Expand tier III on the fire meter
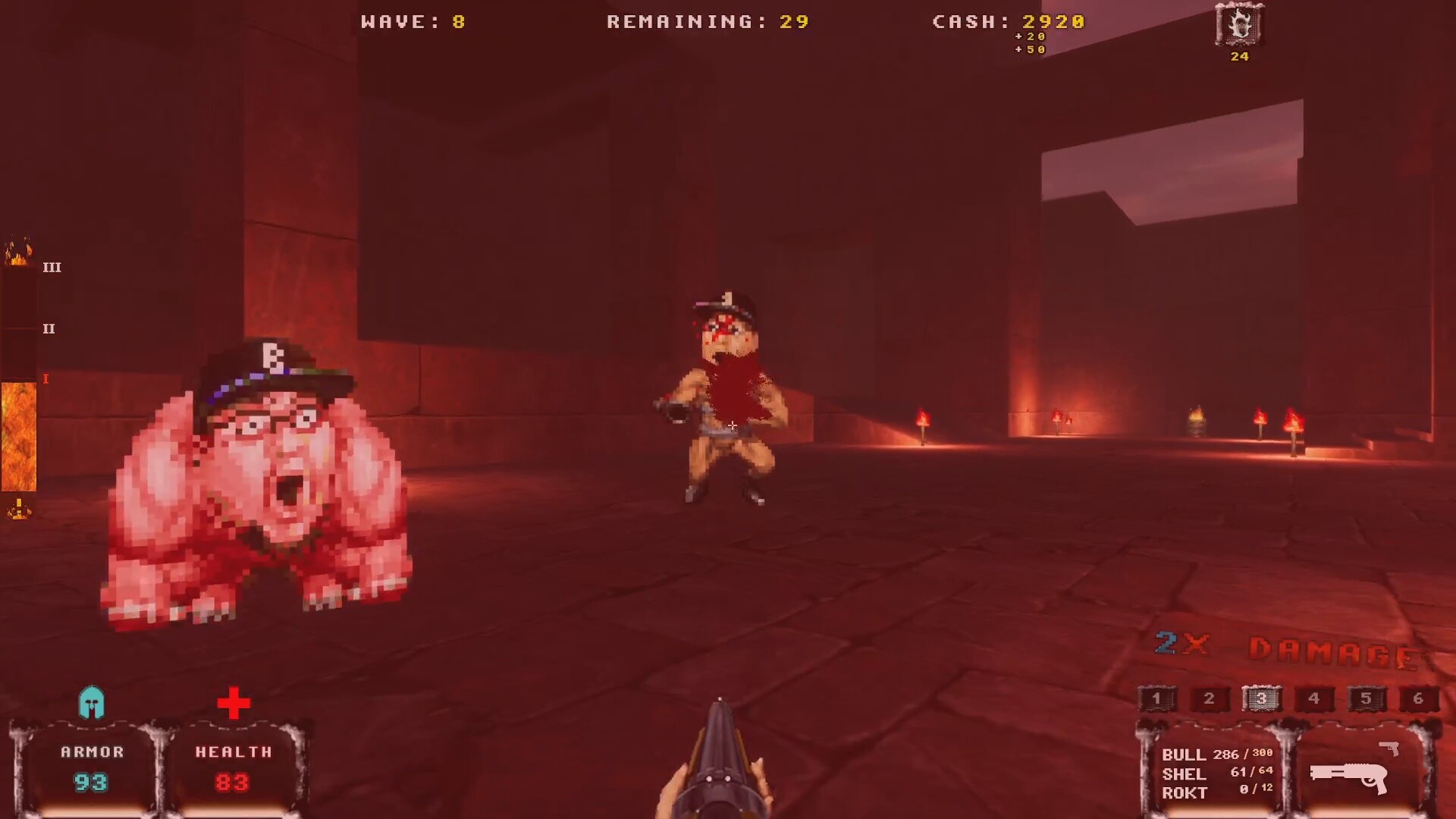 [50, 267]
